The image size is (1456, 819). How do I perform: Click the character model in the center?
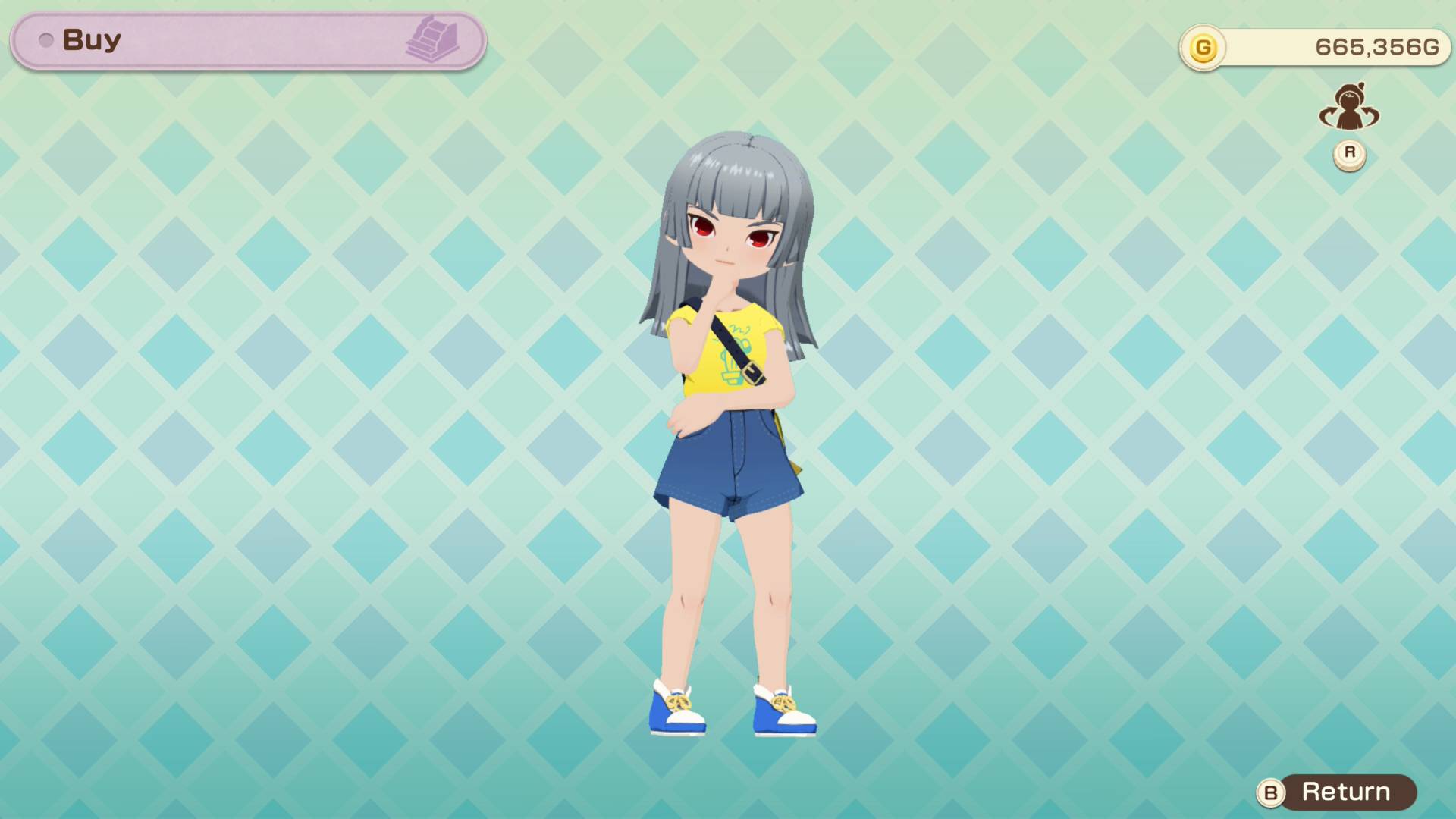pyautogui.click(x=728, y=417)
